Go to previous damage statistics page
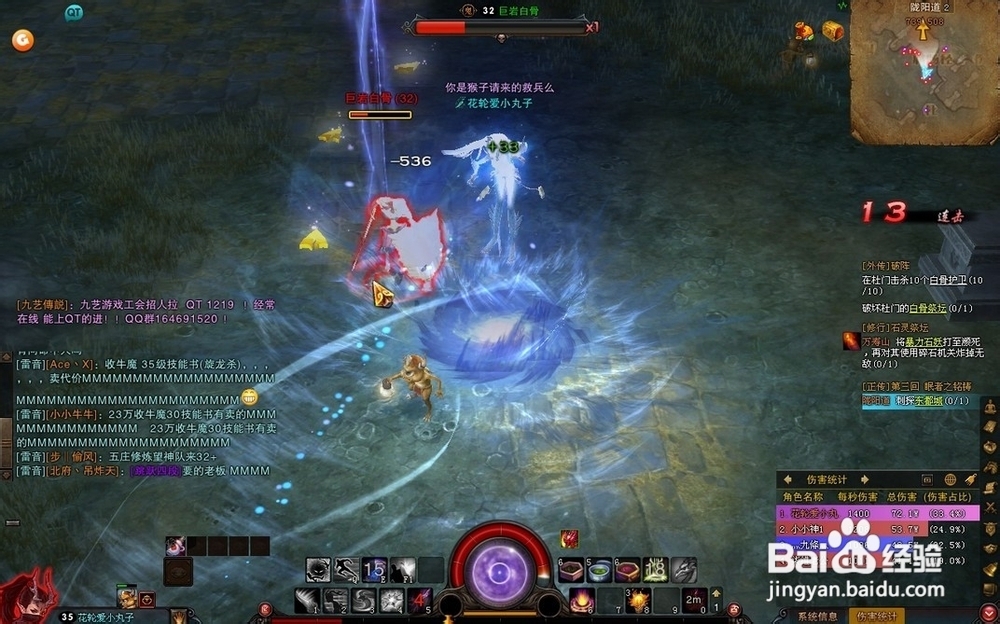Image resolution: width=1000 pixels, height=624 pixels. (x=788, y=480)
